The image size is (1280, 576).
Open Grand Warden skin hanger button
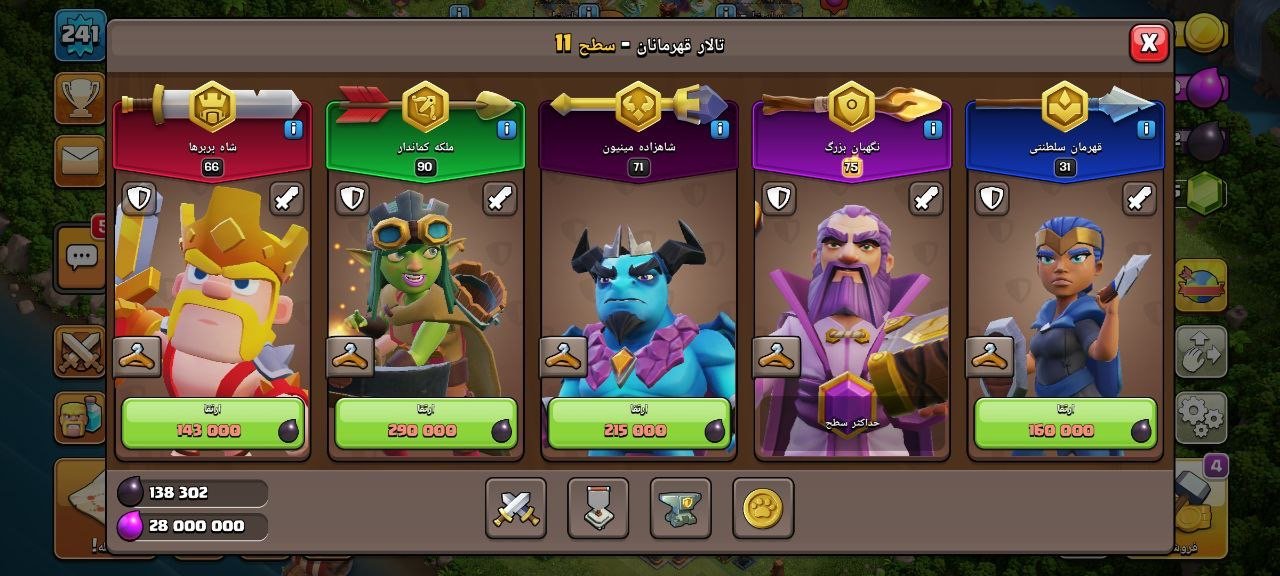777,357
